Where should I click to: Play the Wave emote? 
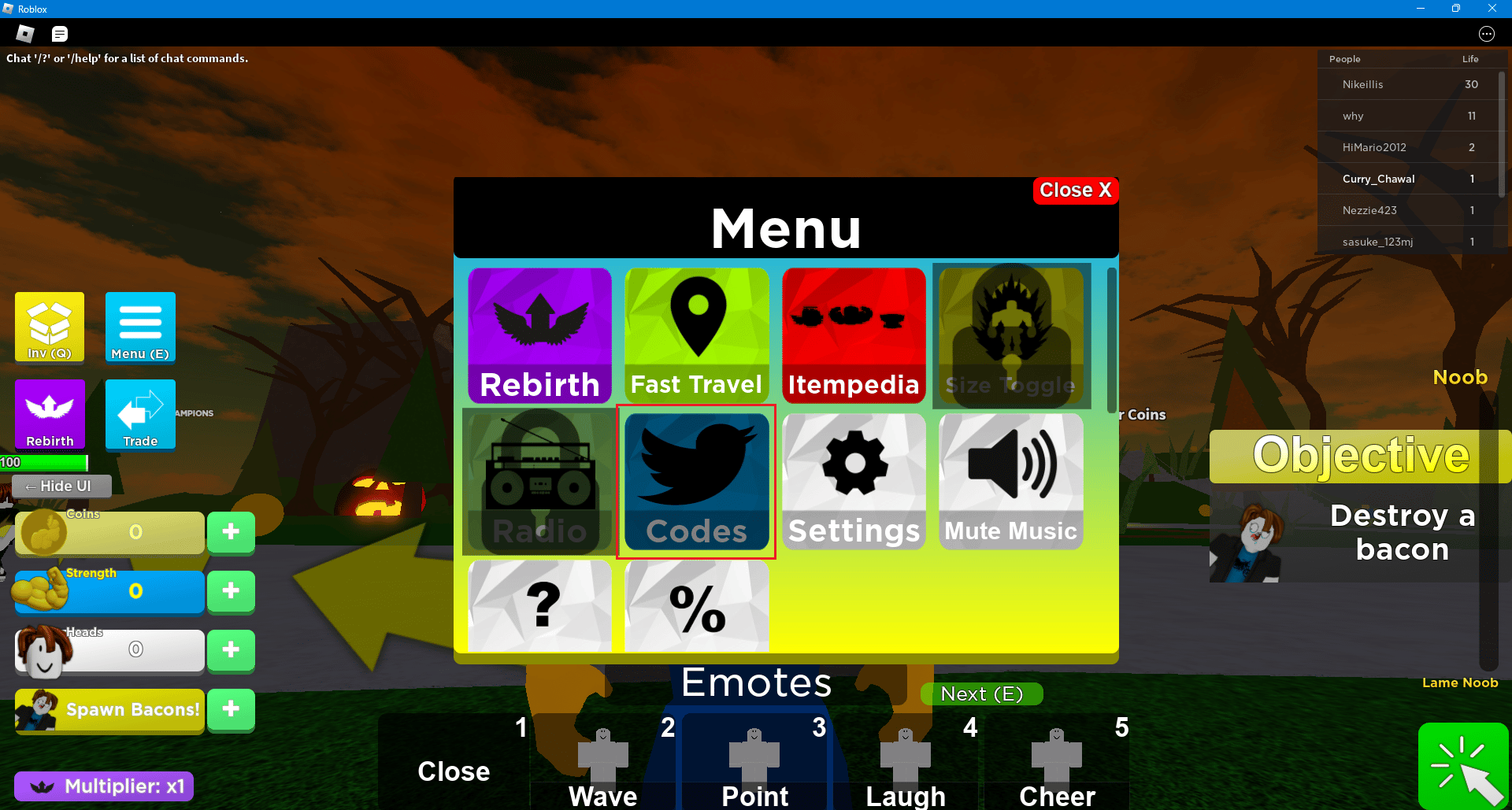point(603,764)
